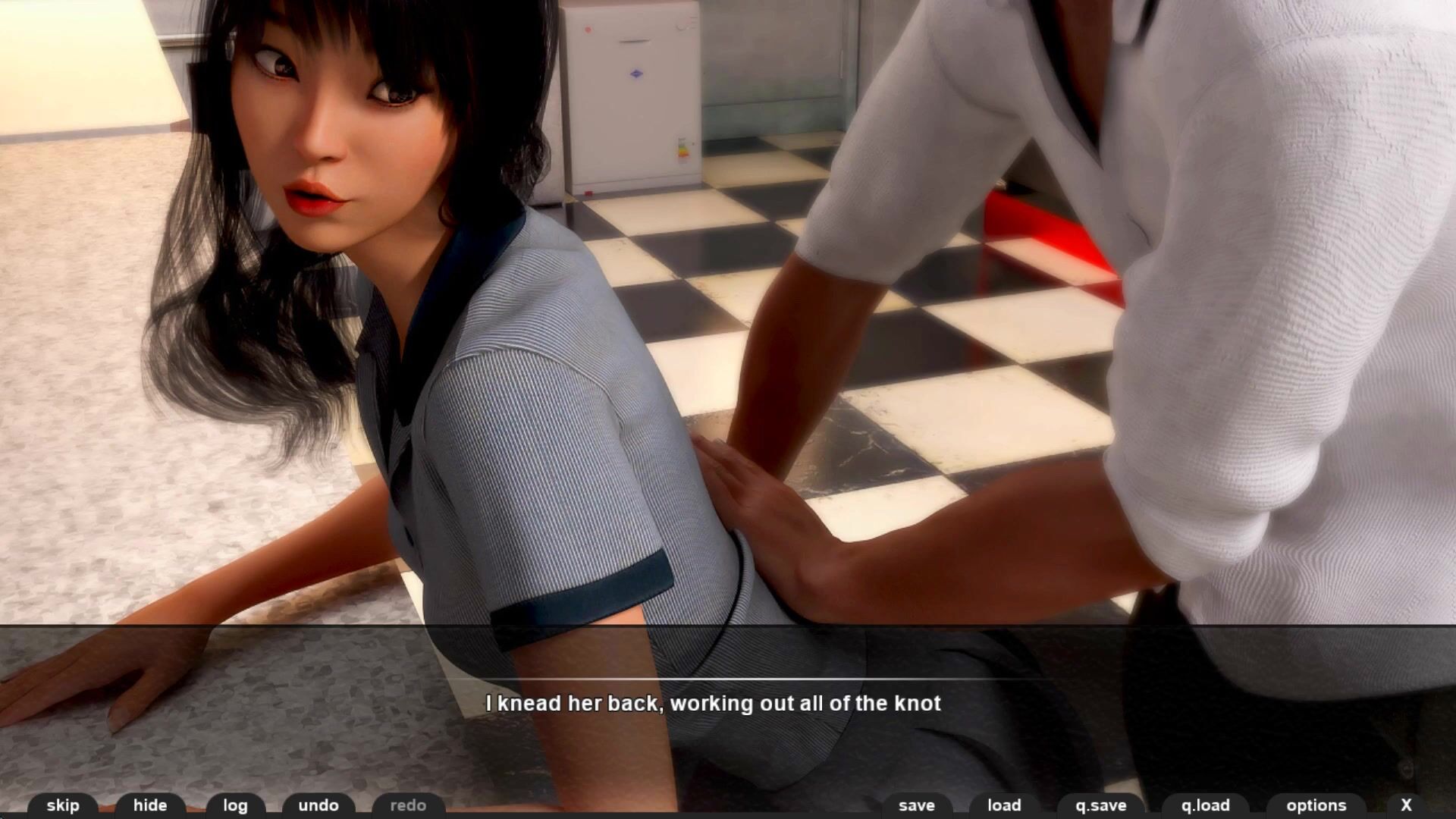
Task: Hide the dialogue text box
Action: 150,805
